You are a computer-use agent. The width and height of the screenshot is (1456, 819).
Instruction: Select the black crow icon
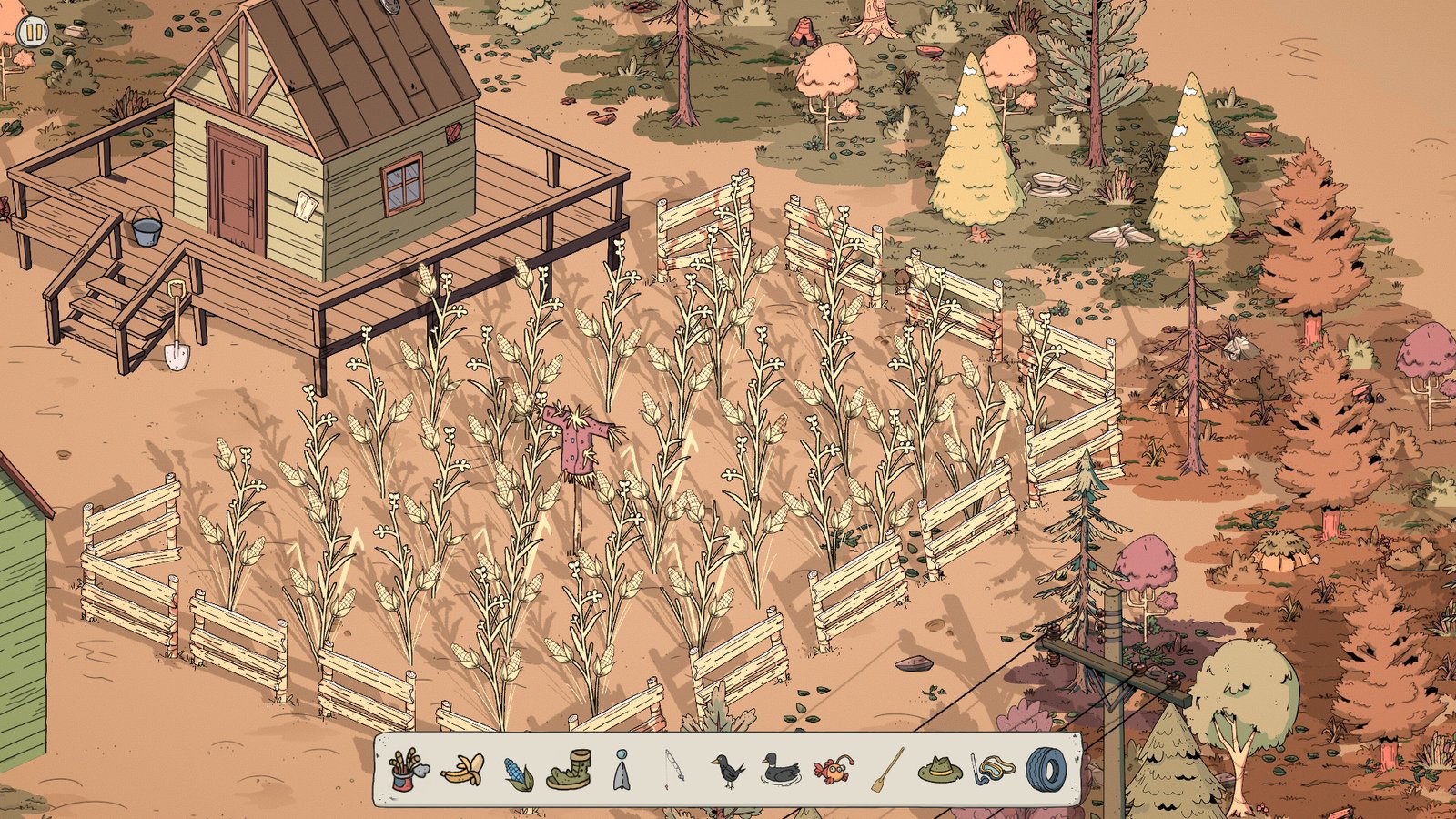coord(727,771)
